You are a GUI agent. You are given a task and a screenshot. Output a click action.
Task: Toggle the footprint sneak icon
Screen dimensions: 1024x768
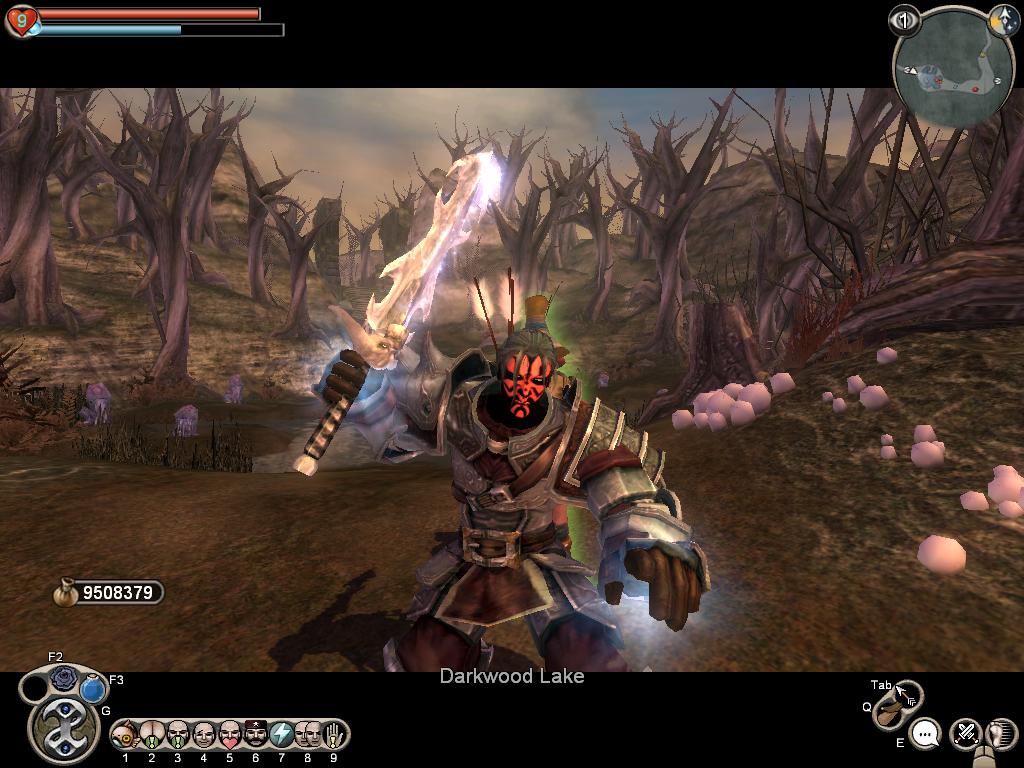(1000, 733)
